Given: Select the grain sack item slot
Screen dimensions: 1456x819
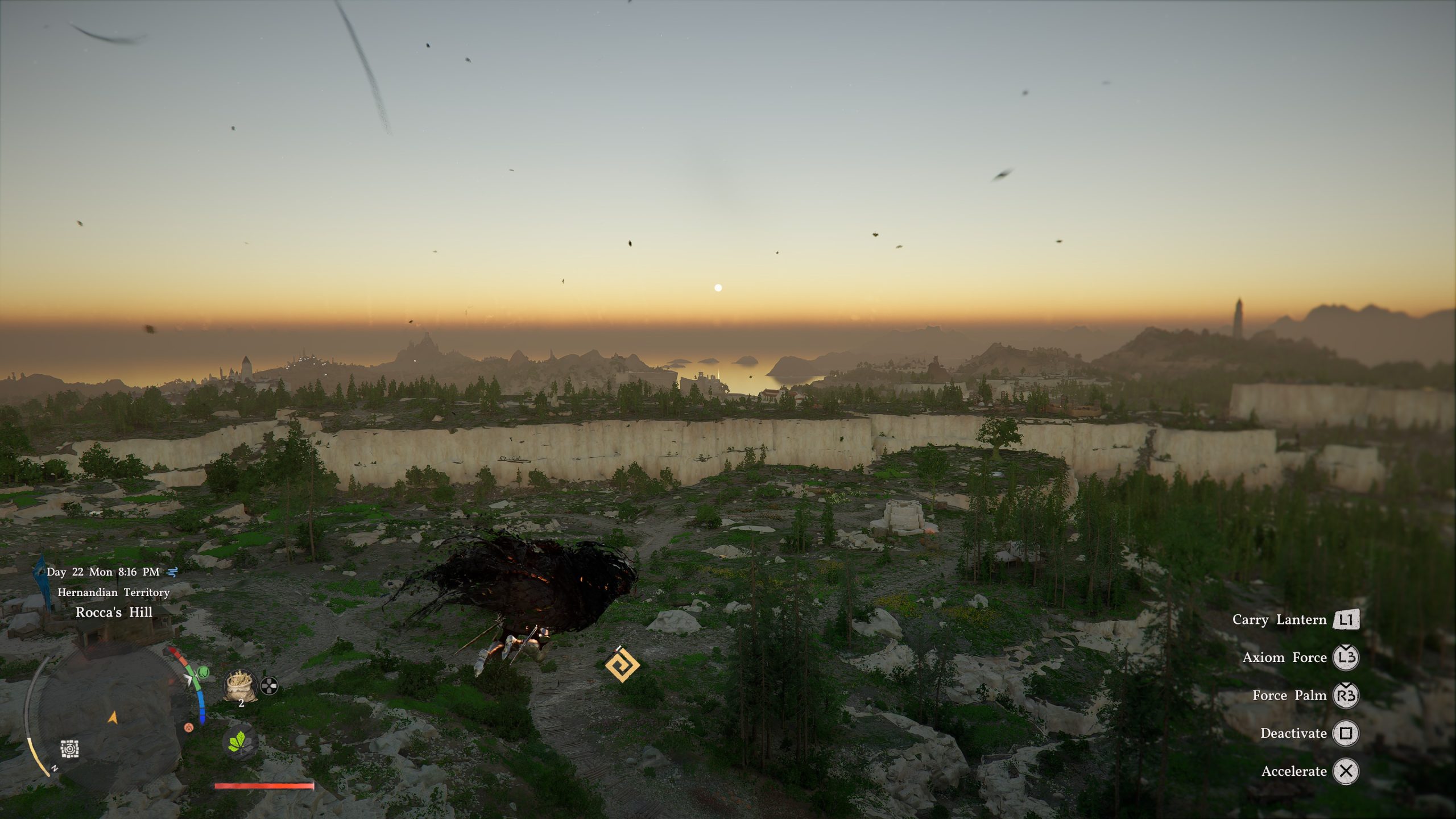Looking at the screenshot, I should (240, 685).
